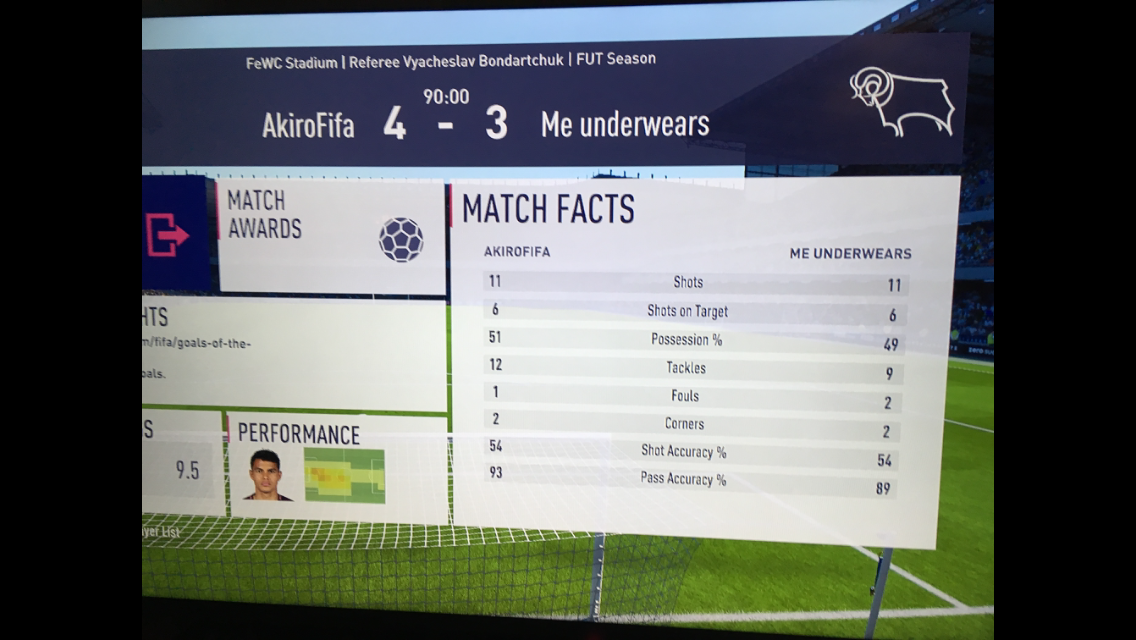The image size is (1136, 640).
Task: Click the player portrait in Performance
Action: [268, 475]
